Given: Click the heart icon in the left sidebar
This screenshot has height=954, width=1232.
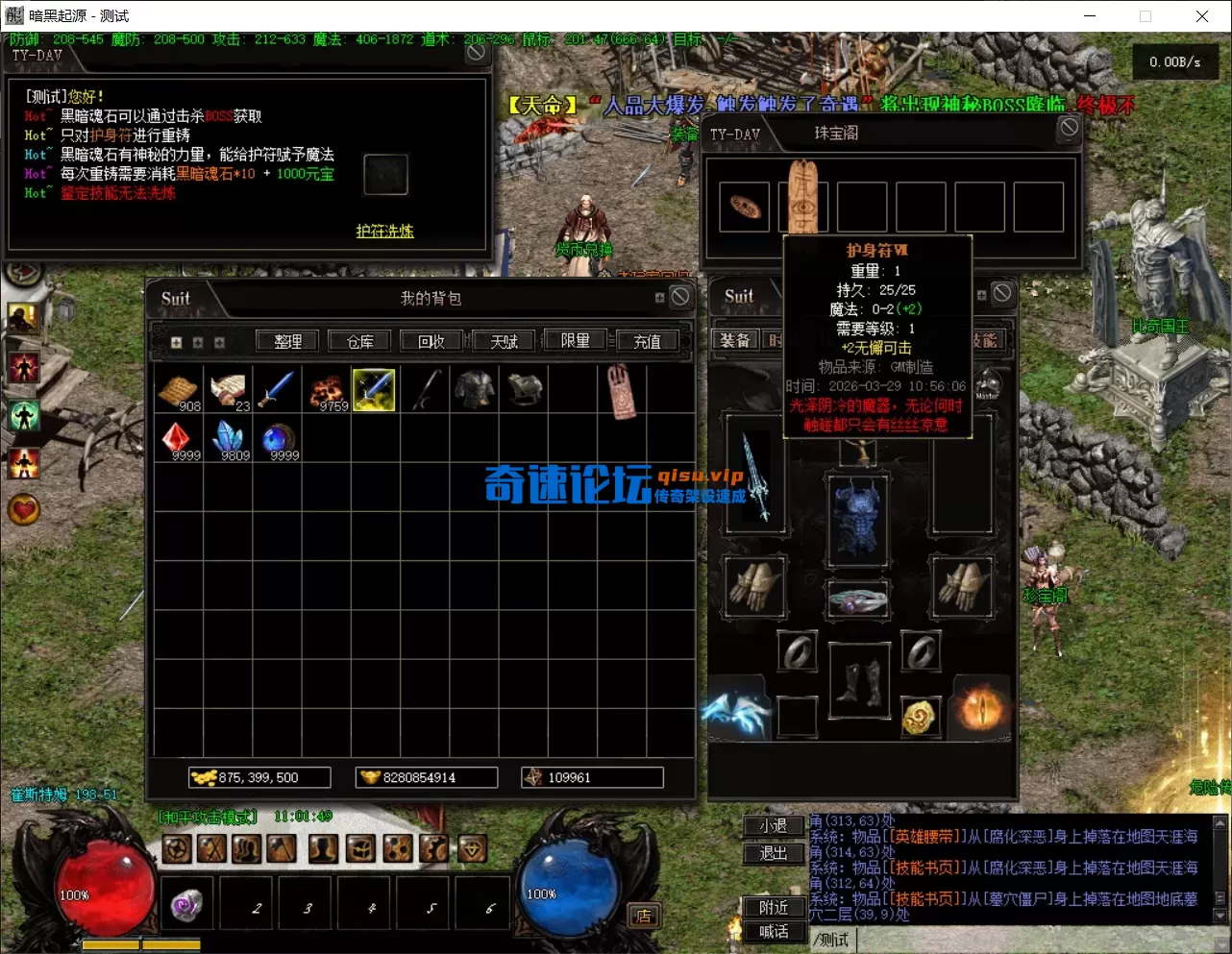Looking at the screenshot, I should 22,510.
